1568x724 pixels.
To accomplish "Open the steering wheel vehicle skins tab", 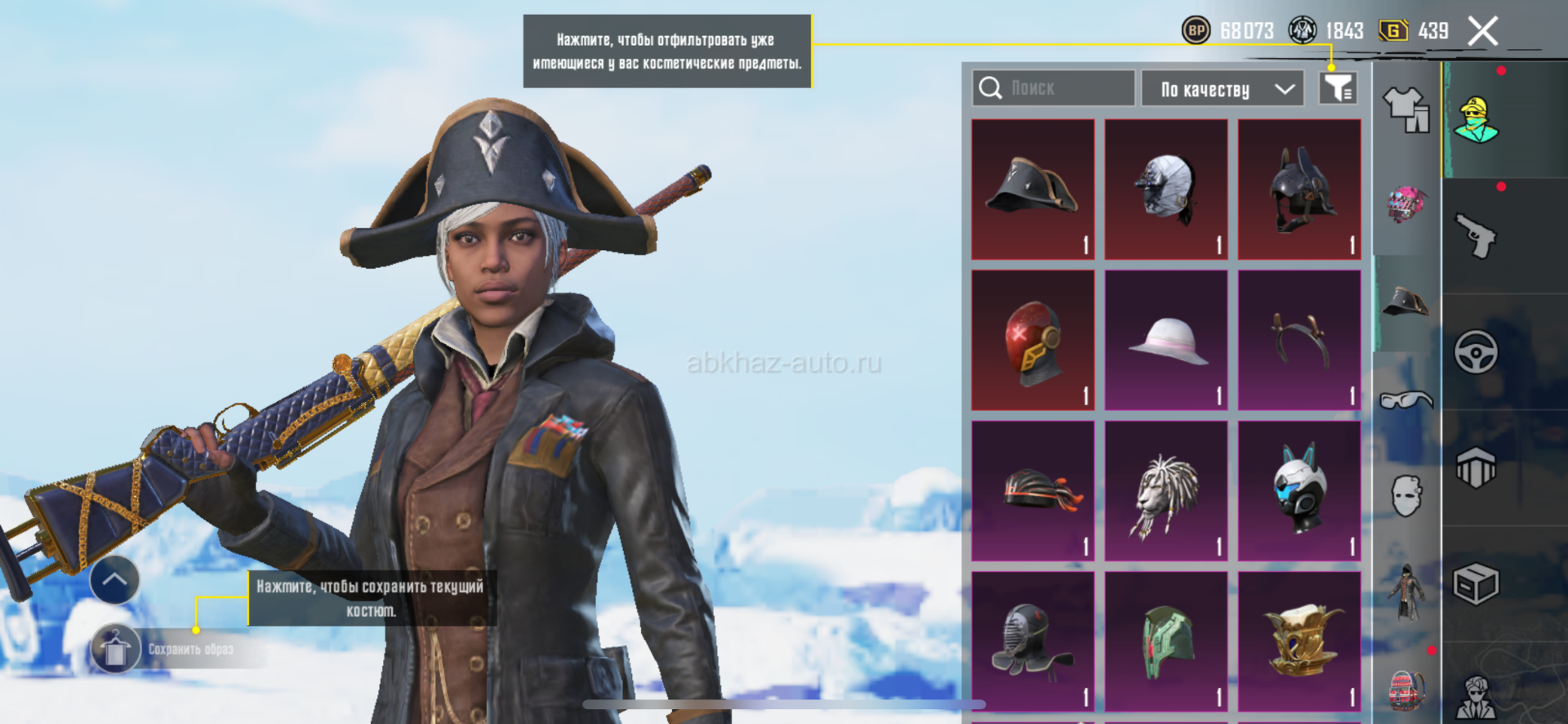I will 1477,352.
